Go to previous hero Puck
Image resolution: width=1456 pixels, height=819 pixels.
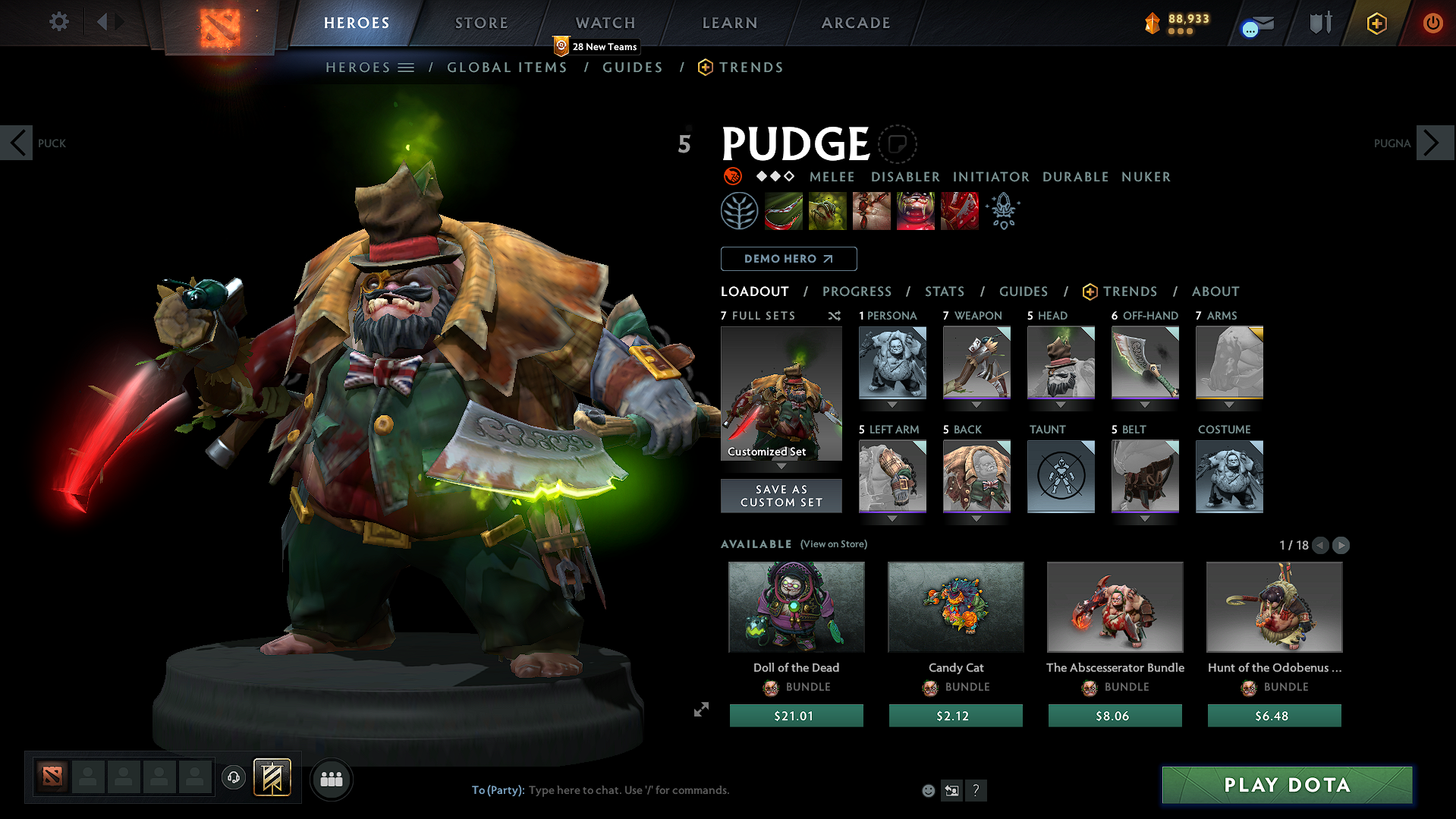pos(17,143)
